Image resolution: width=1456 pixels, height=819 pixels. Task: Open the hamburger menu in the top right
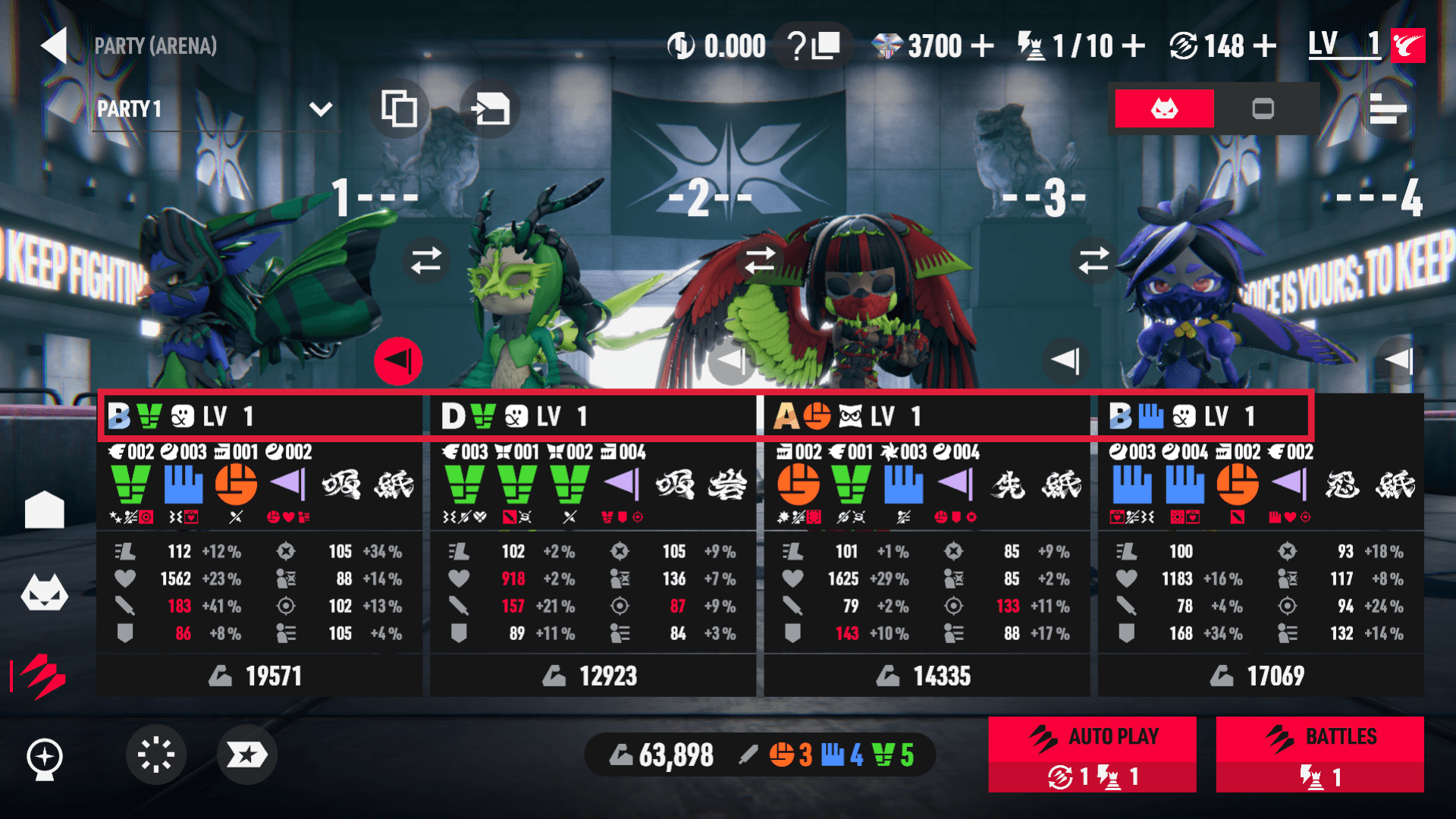[x=1390, y=108]
